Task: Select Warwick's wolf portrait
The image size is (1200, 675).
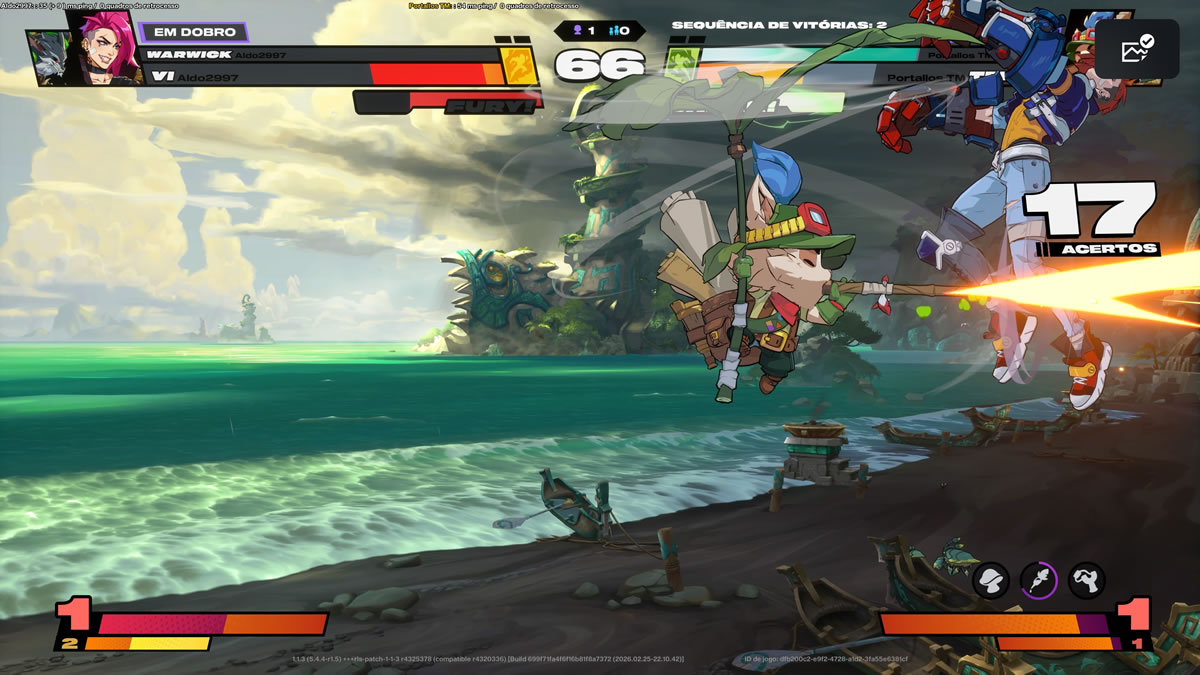Action: (49, 58)
